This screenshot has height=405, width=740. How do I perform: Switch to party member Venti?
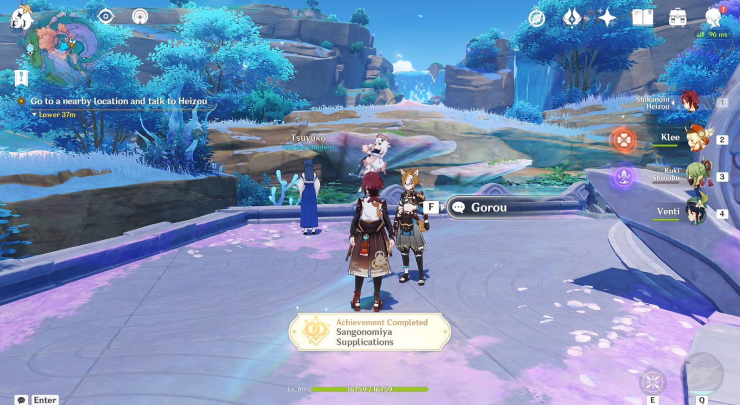pyautogui.click(x=693, y=212)
